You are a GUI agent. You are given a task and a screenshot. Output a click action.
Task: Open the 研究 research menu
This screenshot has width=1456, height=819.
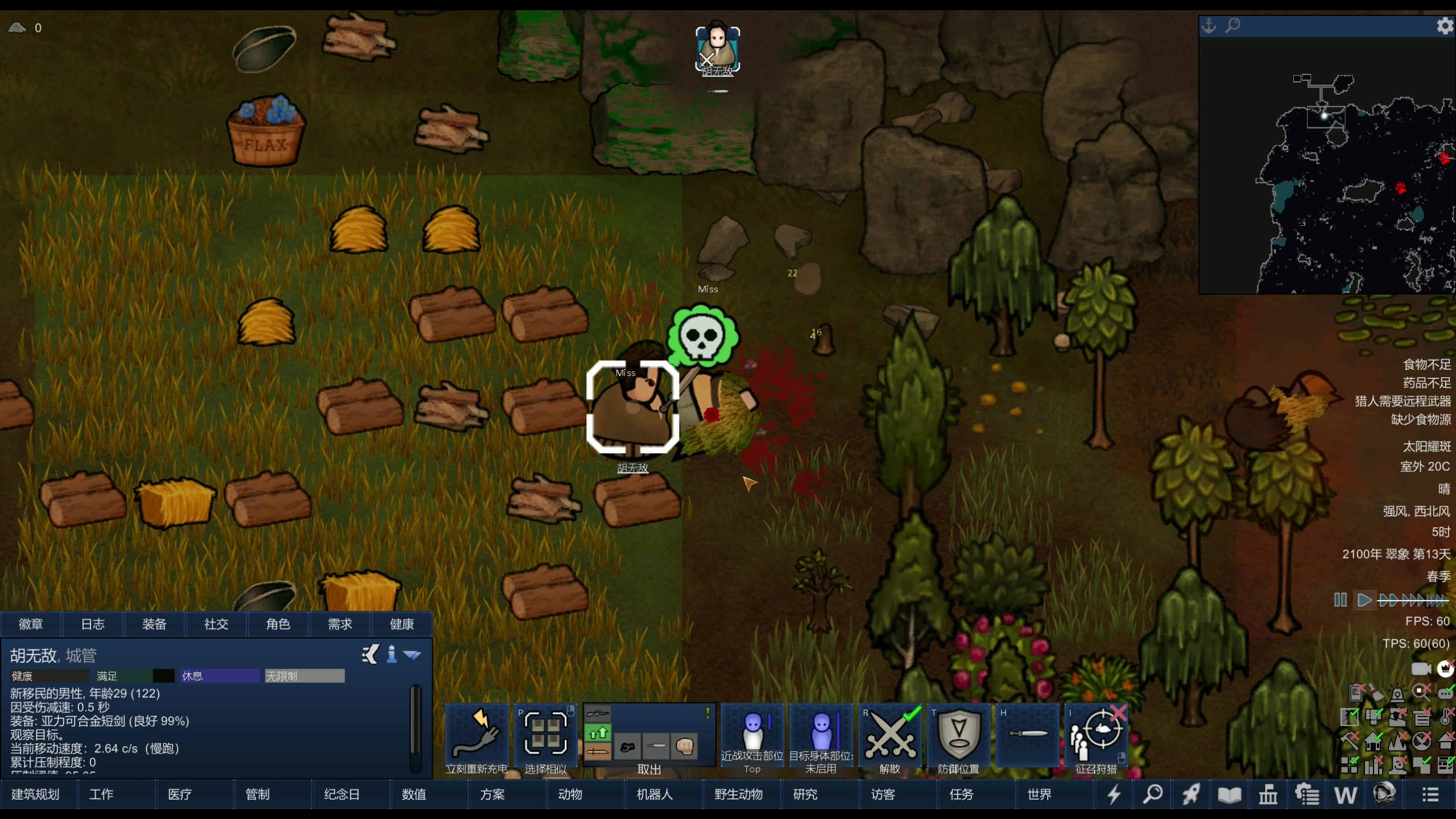pyautogui.click(x=805, y=794)
